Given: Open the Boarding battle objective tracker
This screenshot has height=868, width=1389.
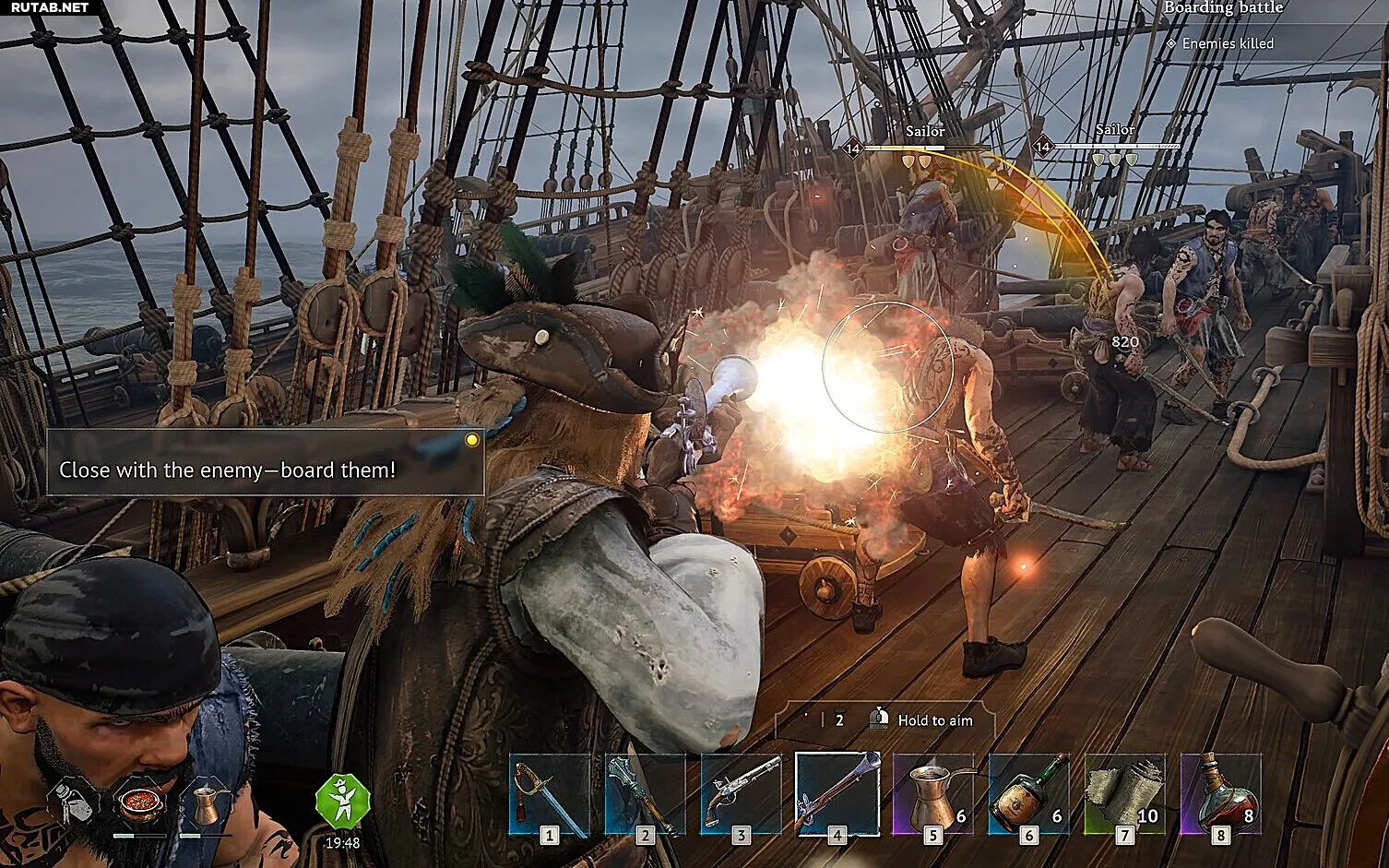Looking at the screenshot, I should coord(1223,8).
